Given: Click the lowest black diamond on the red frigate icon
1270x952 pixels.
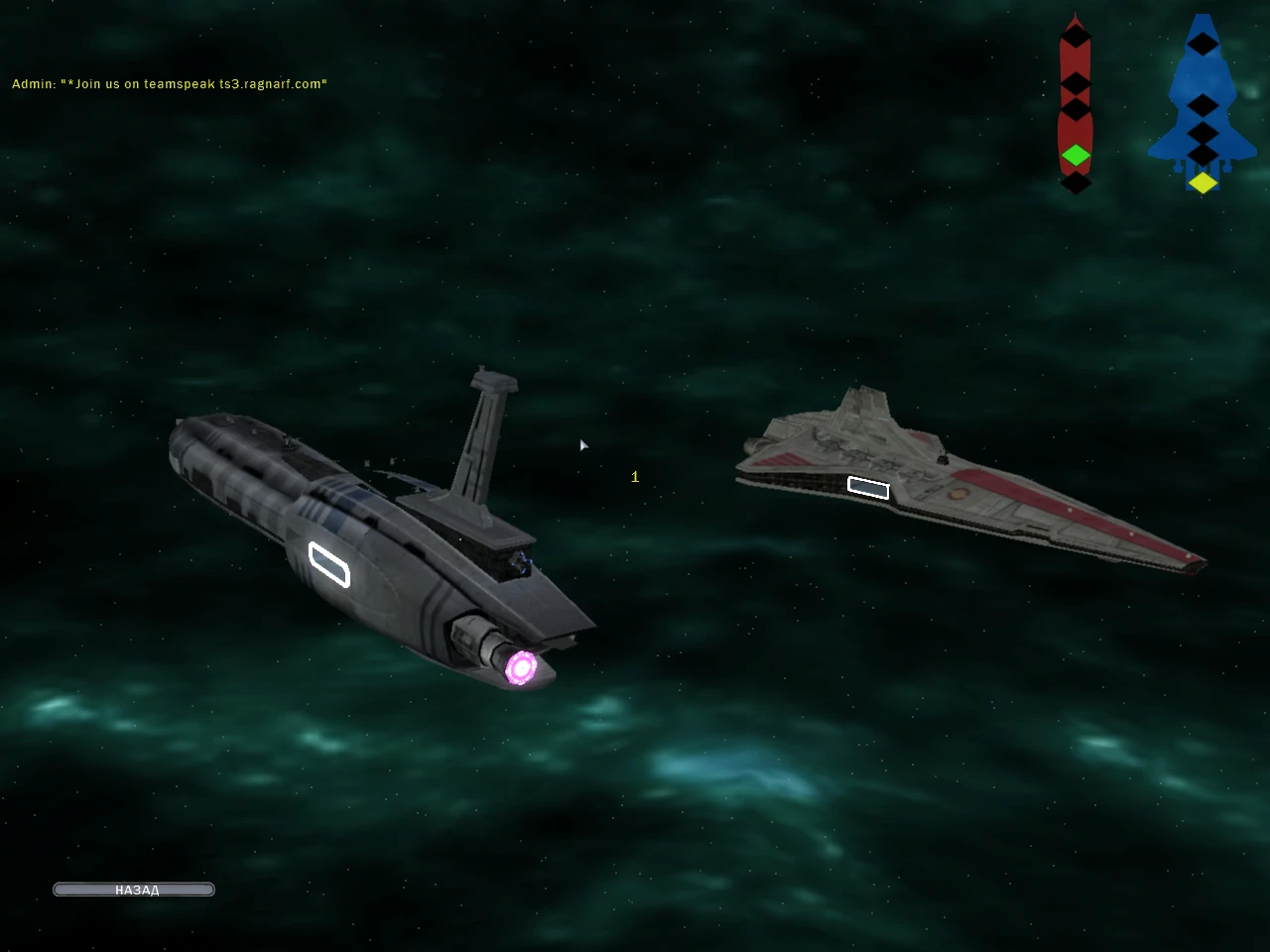Looking at the screenshot, I should pos(1076,183).
